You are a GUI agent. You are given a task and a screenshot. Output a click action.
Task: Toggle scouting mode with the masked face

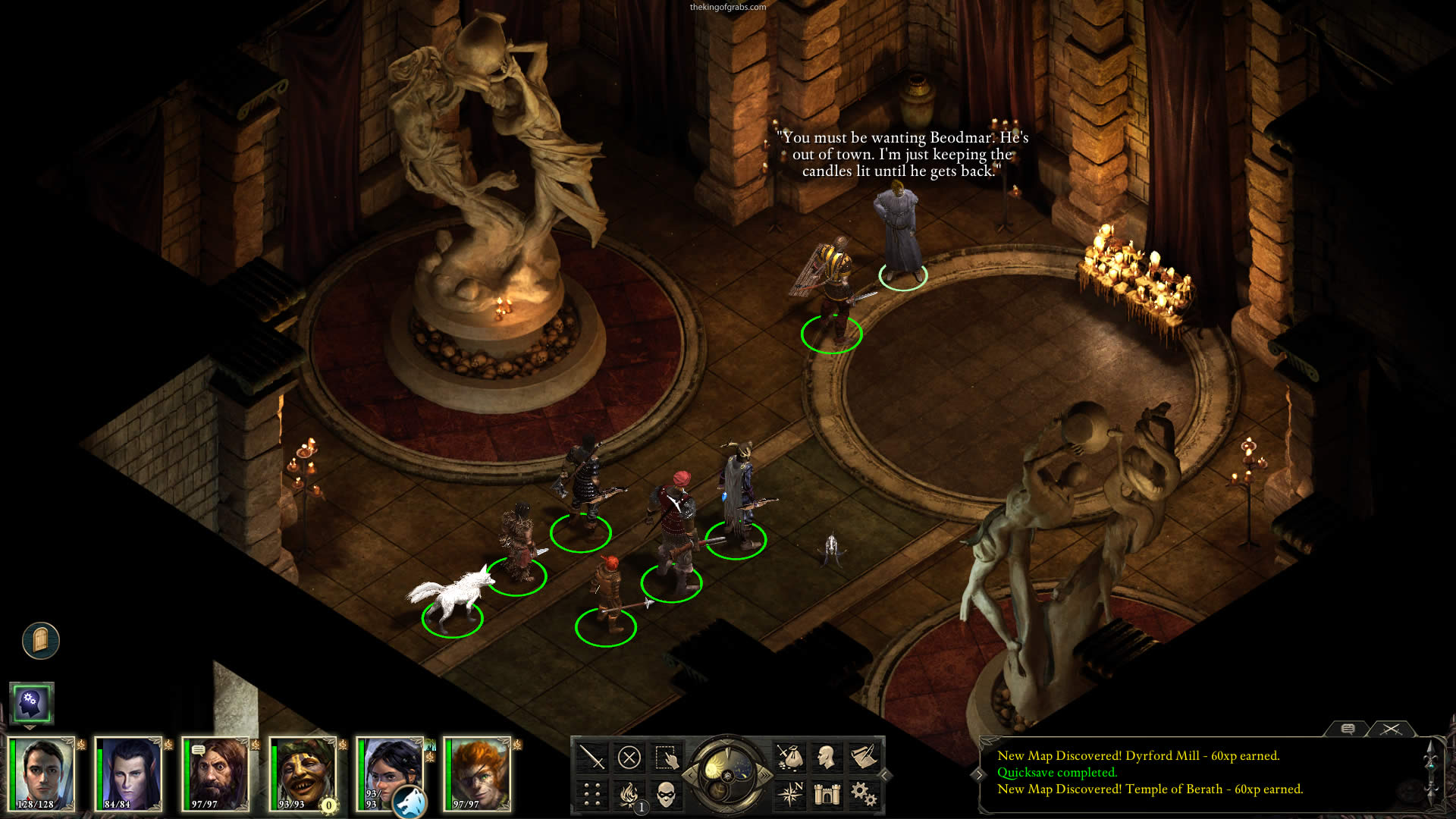coord(666,795)
